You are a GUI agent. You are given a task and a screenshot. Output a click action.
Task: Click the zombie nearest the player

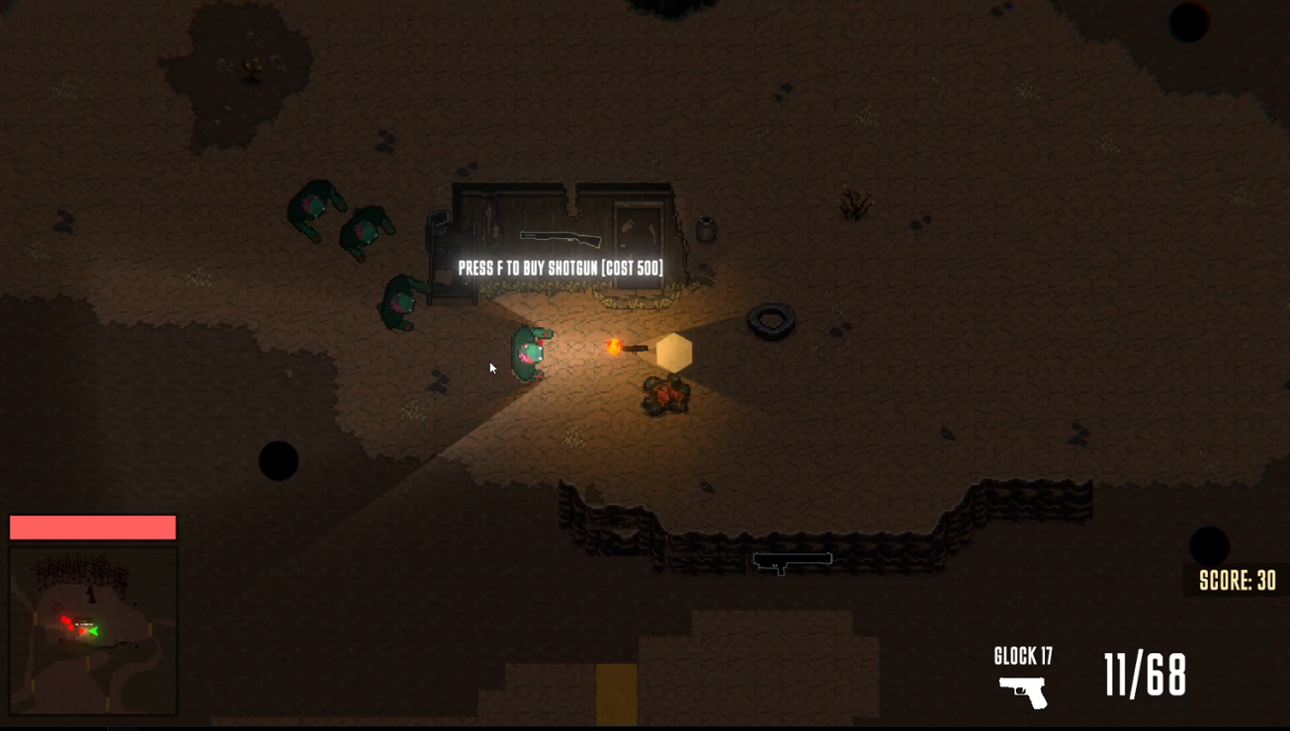click(529, 350)
